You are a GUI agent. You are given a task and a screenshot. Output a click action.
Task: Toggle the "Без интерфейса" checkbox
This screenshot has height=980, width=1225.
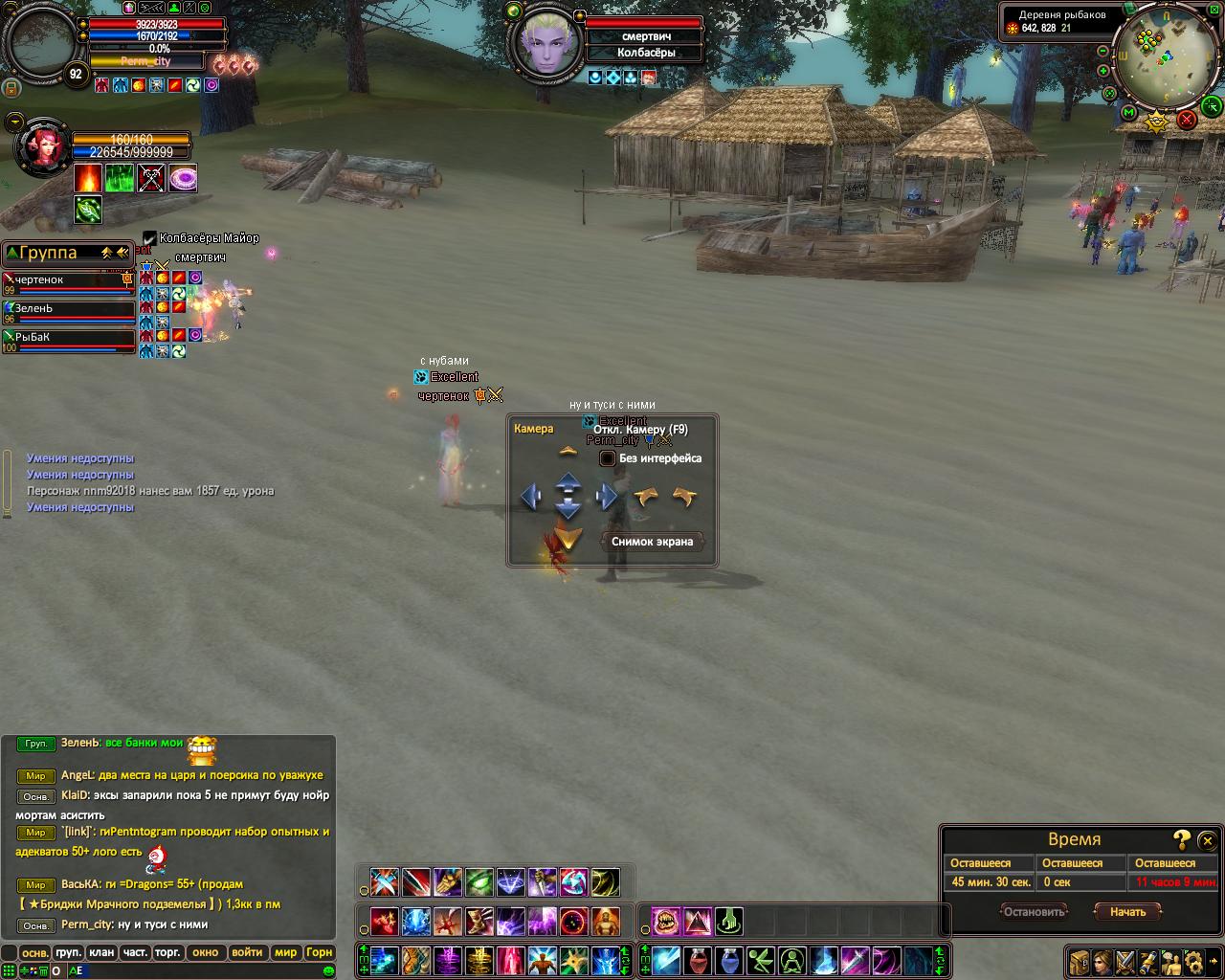(x=607, y=458)
